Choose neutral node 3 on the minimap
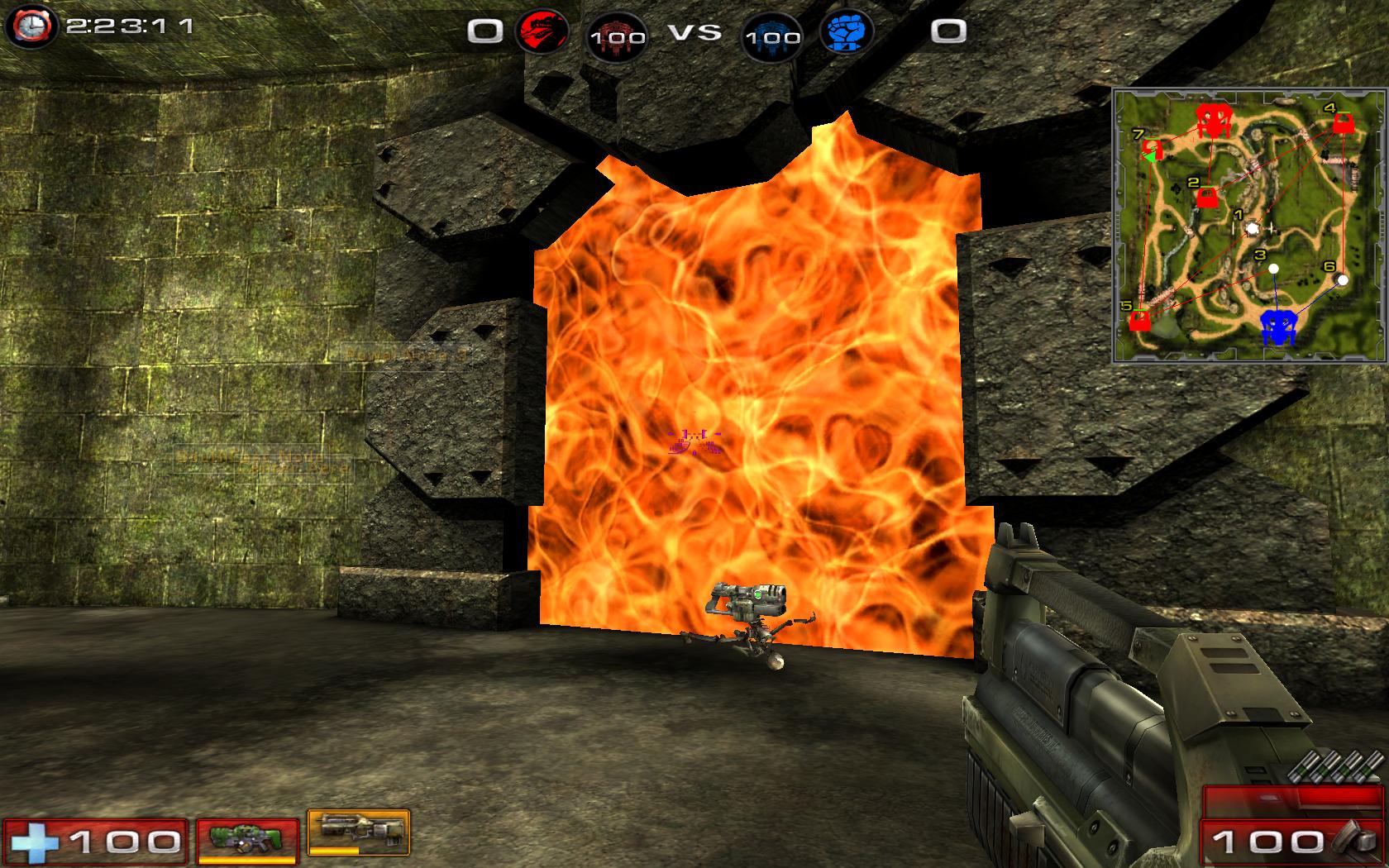This screenshot has width=1389, height=868. (x=1273, y=268)
